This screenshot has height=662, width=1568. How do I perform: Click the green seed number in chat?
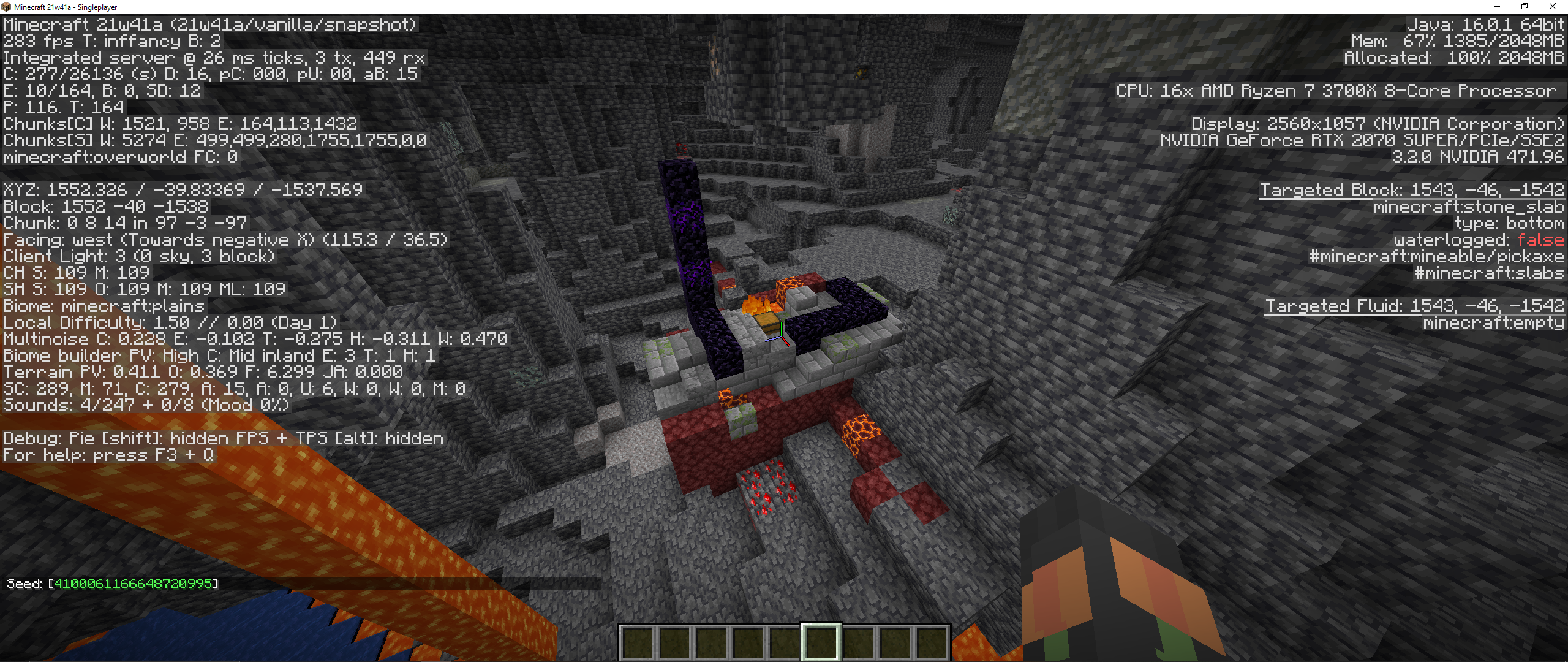(133, 584)
